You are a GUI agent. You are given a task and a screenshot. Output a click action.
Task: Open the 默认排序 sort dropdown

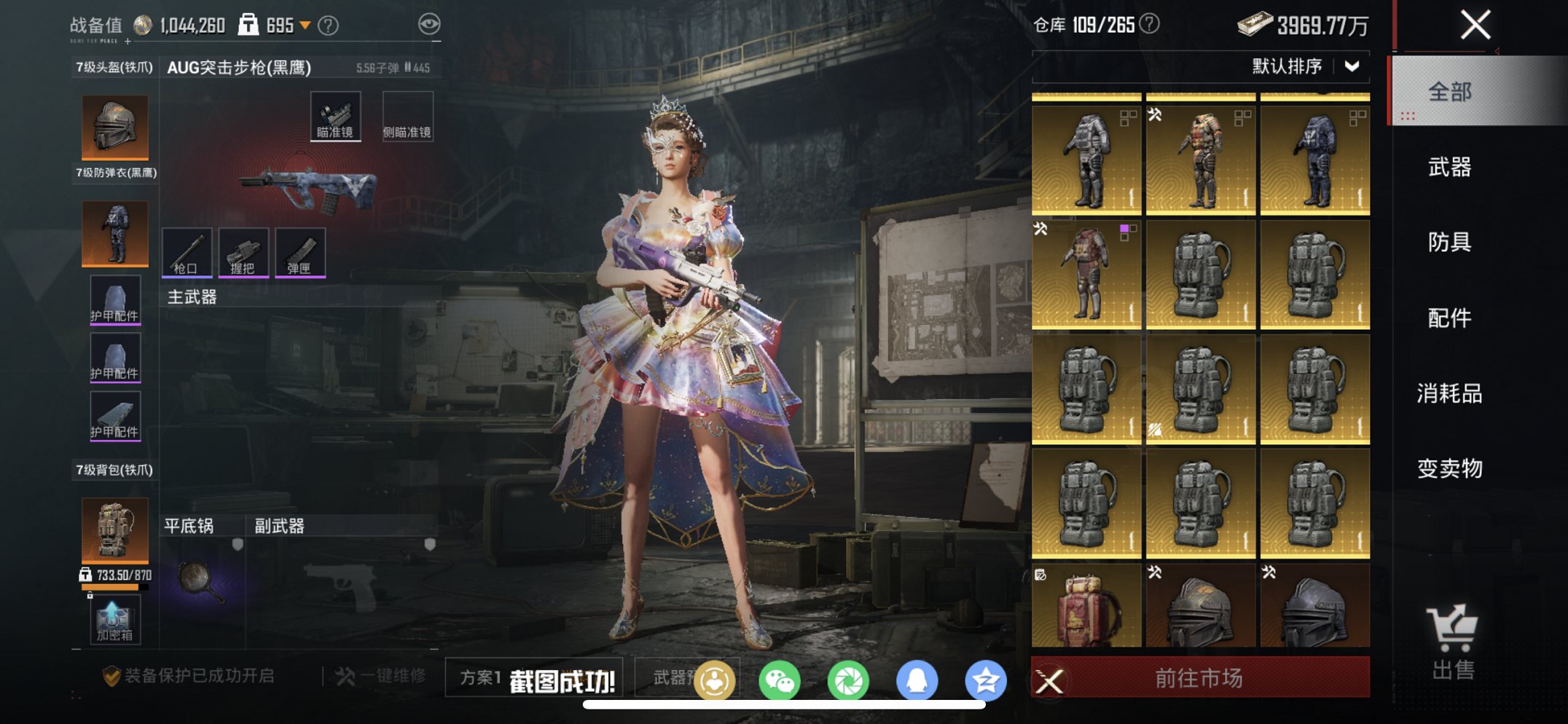pos(1304,66)
